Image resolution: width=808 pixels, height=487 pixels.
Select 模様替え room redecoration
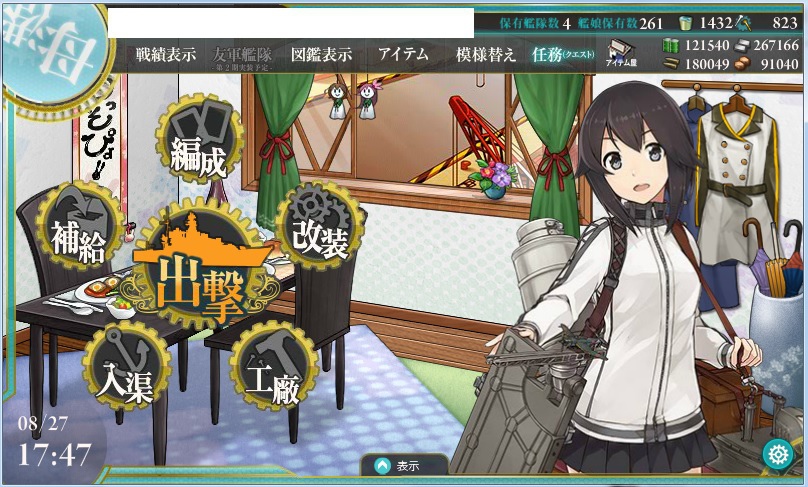point(485,55)
